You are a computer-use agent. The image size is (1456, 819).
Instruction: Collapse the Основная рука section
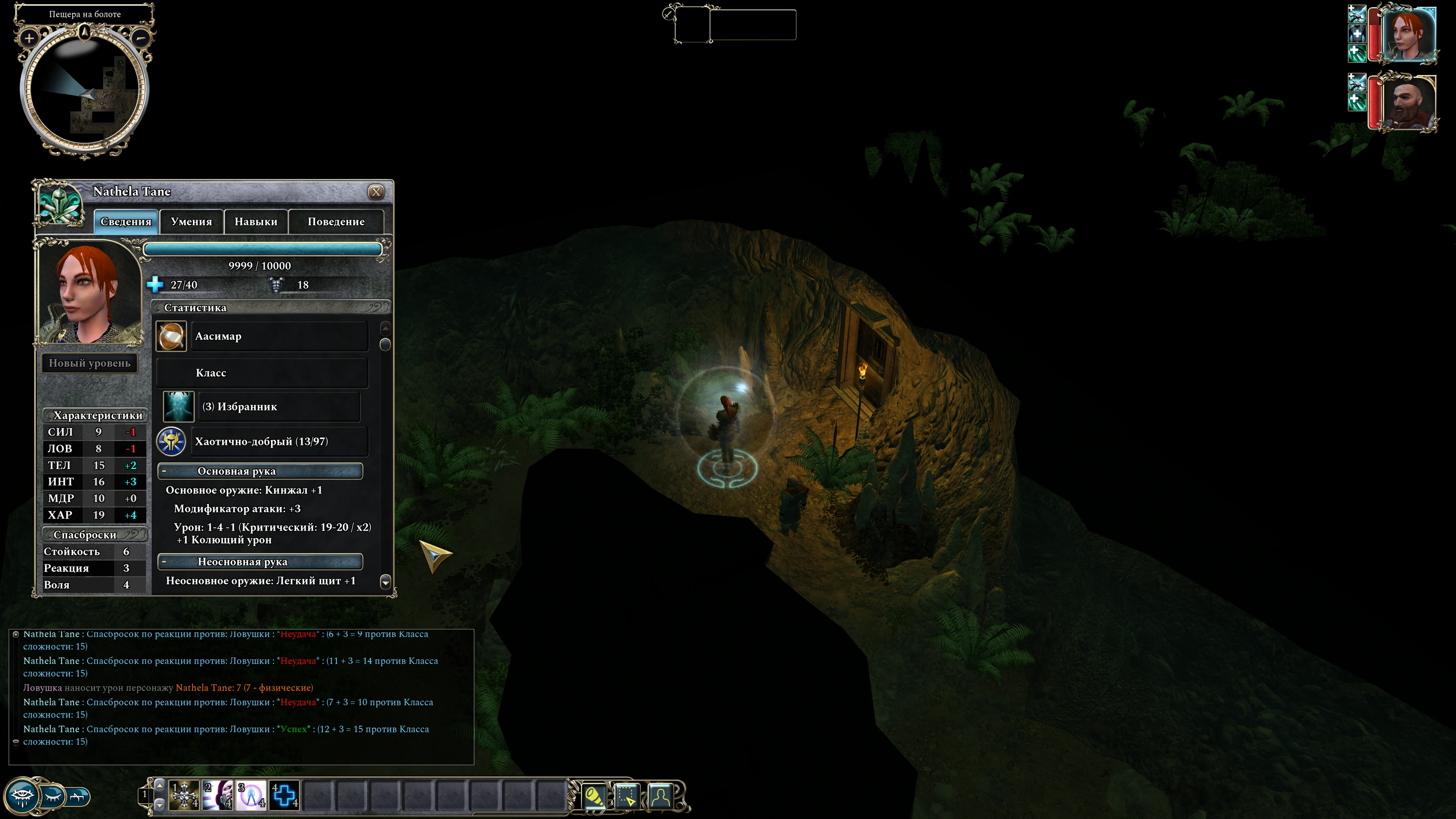coord(164,471)
